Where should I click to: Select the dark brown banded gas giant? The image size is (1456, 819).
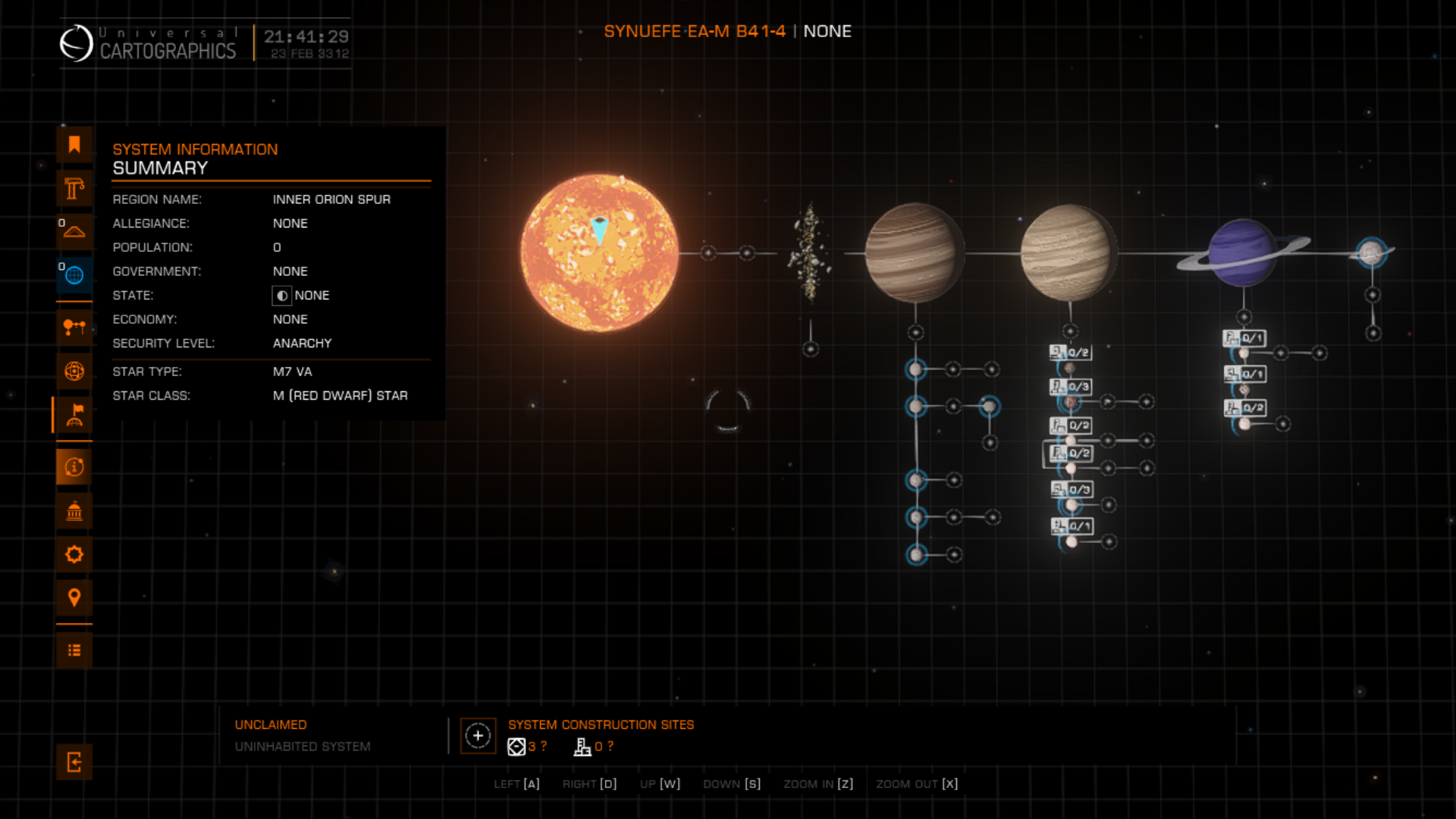[x=913, y=253]
